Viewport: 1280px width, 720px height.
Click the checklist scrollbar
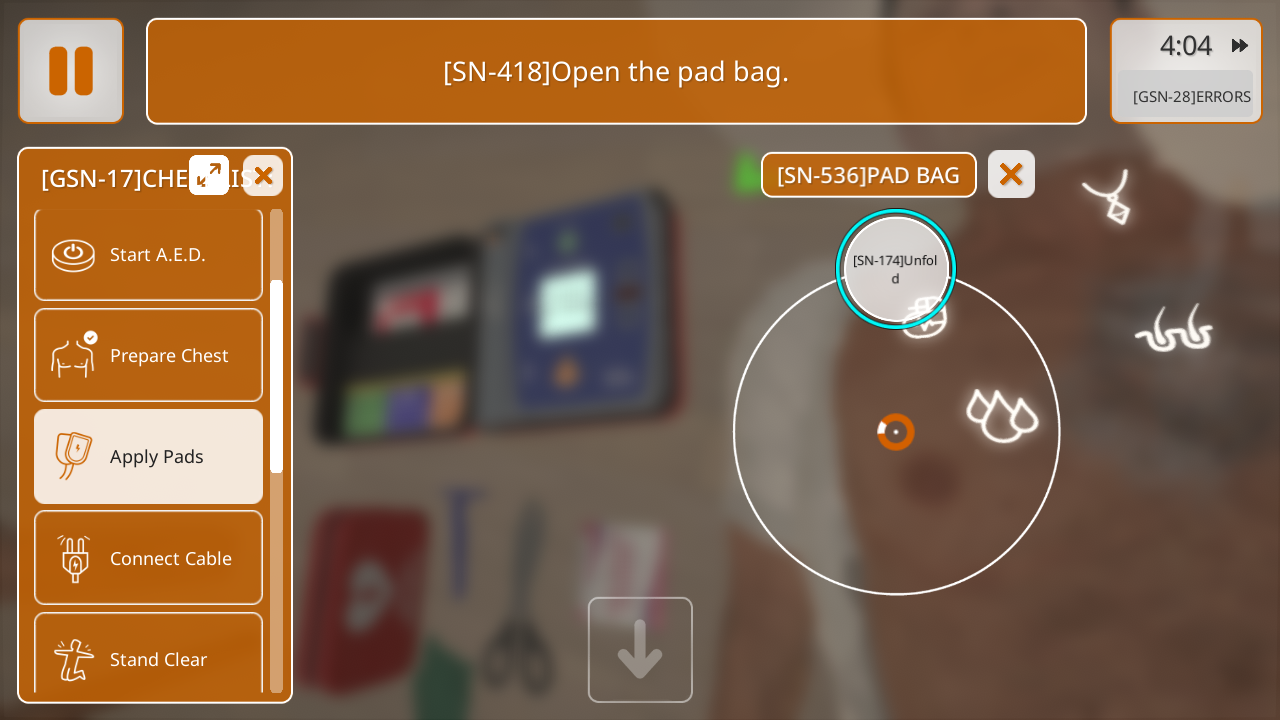[x=276, y=376]
